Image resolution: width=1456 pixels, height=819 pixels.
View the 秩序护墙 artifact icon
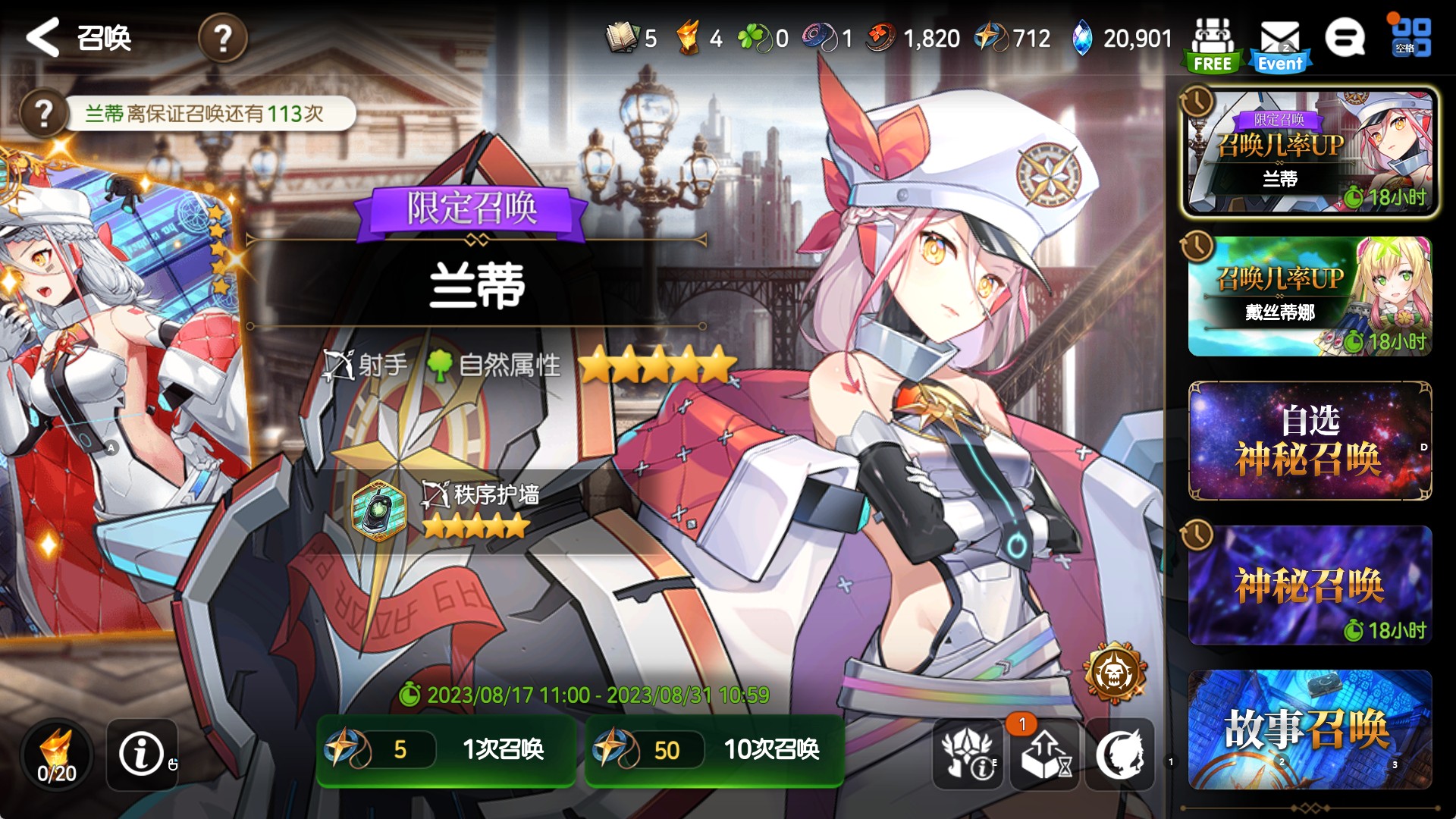point(378,511)
